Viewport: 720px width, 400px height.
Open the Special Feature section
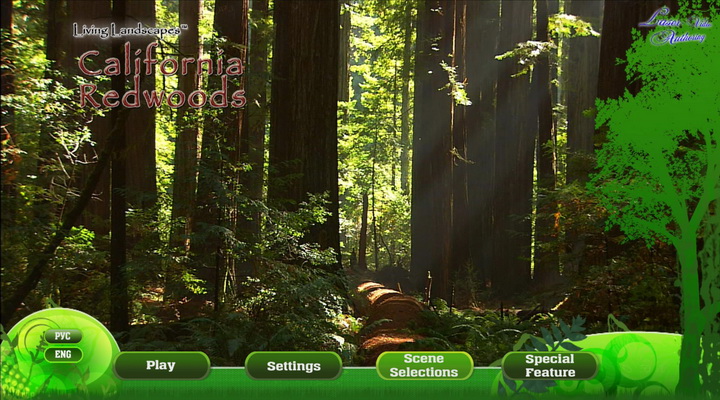click(550, 366)
